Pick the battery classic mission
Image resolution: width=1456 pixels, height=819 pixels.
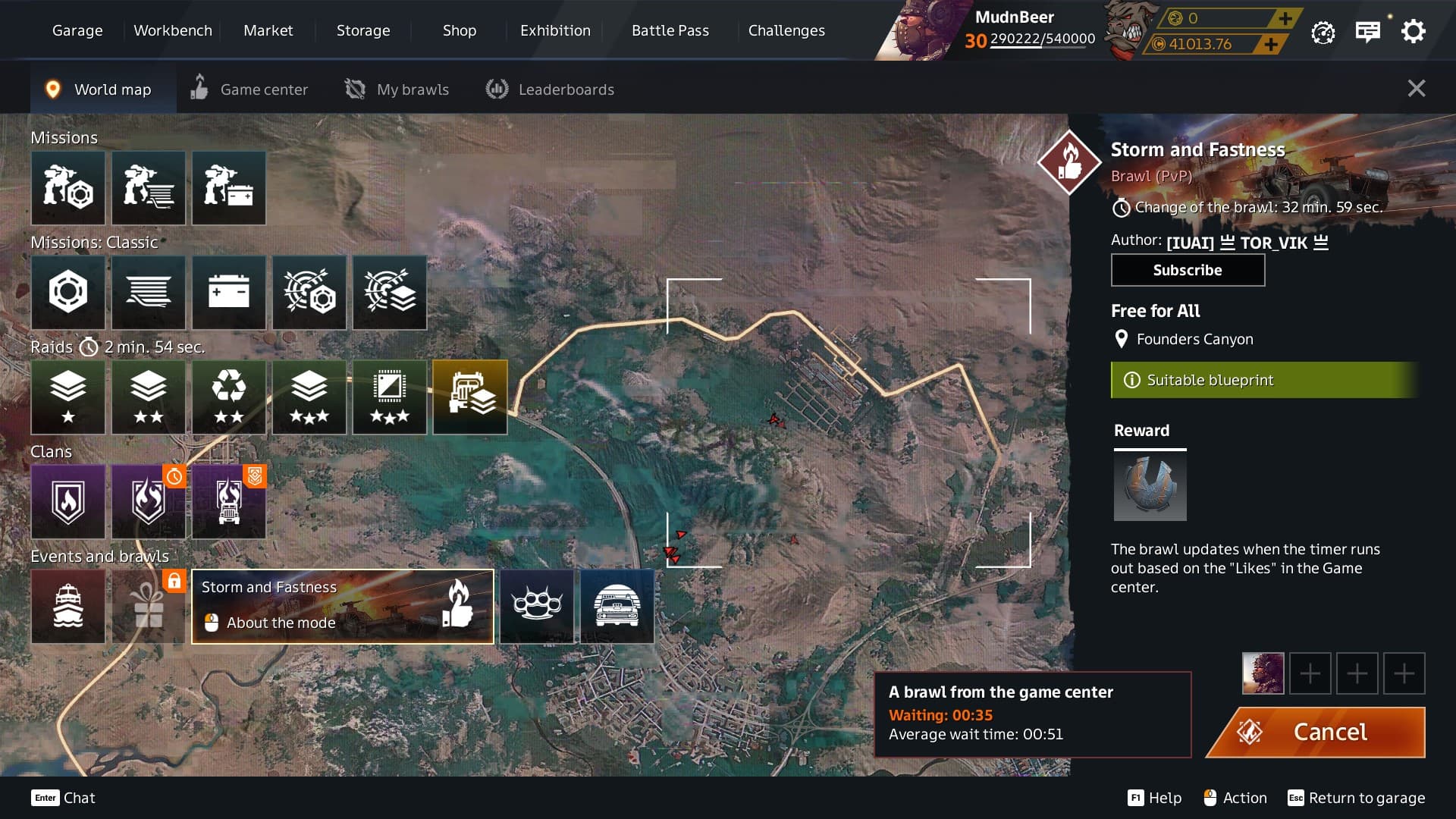(x=228, y=292)
